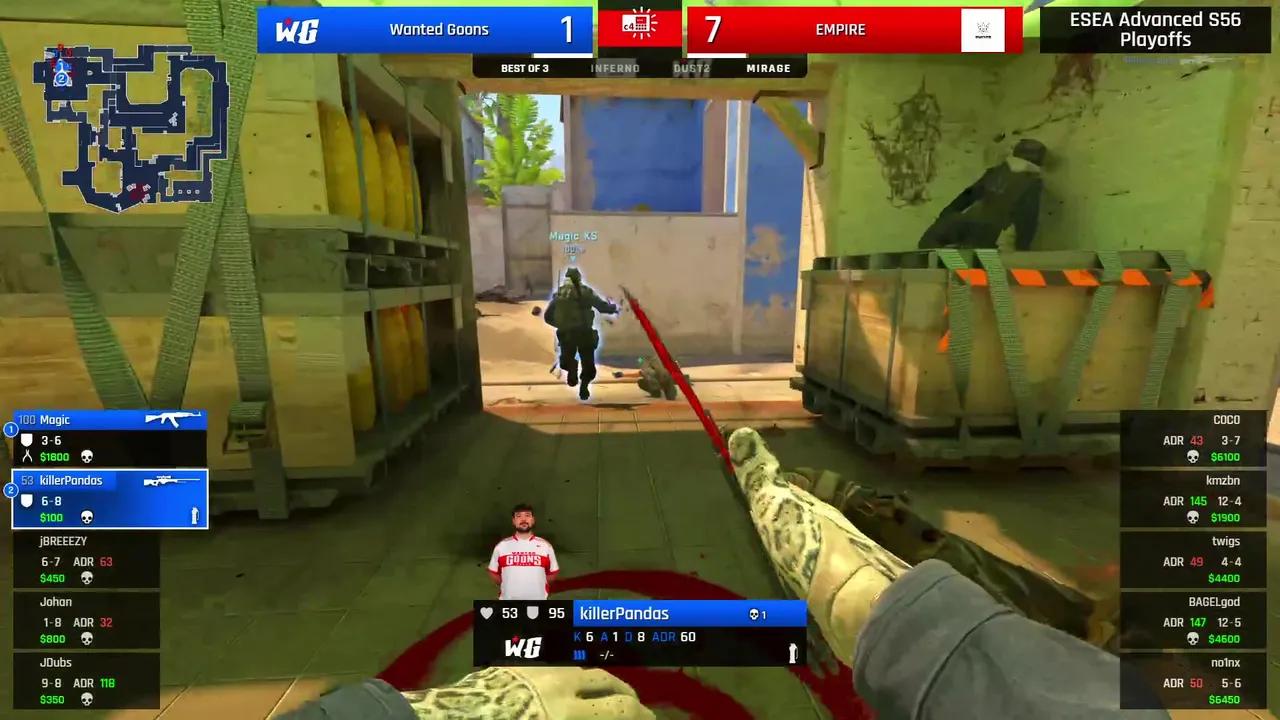Click the grenade icon on killerPandas' player card
1280x720 pixels.
[196, 516]
